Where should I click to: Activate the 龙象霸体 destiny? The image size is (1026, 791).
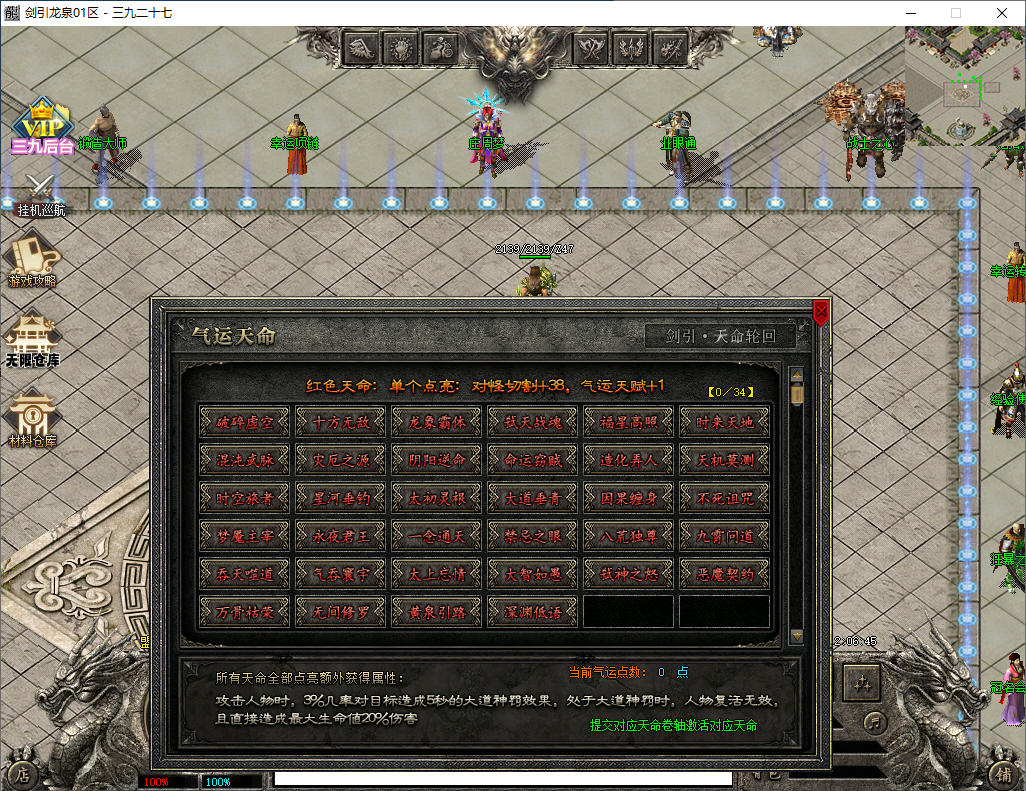(437, 422)
